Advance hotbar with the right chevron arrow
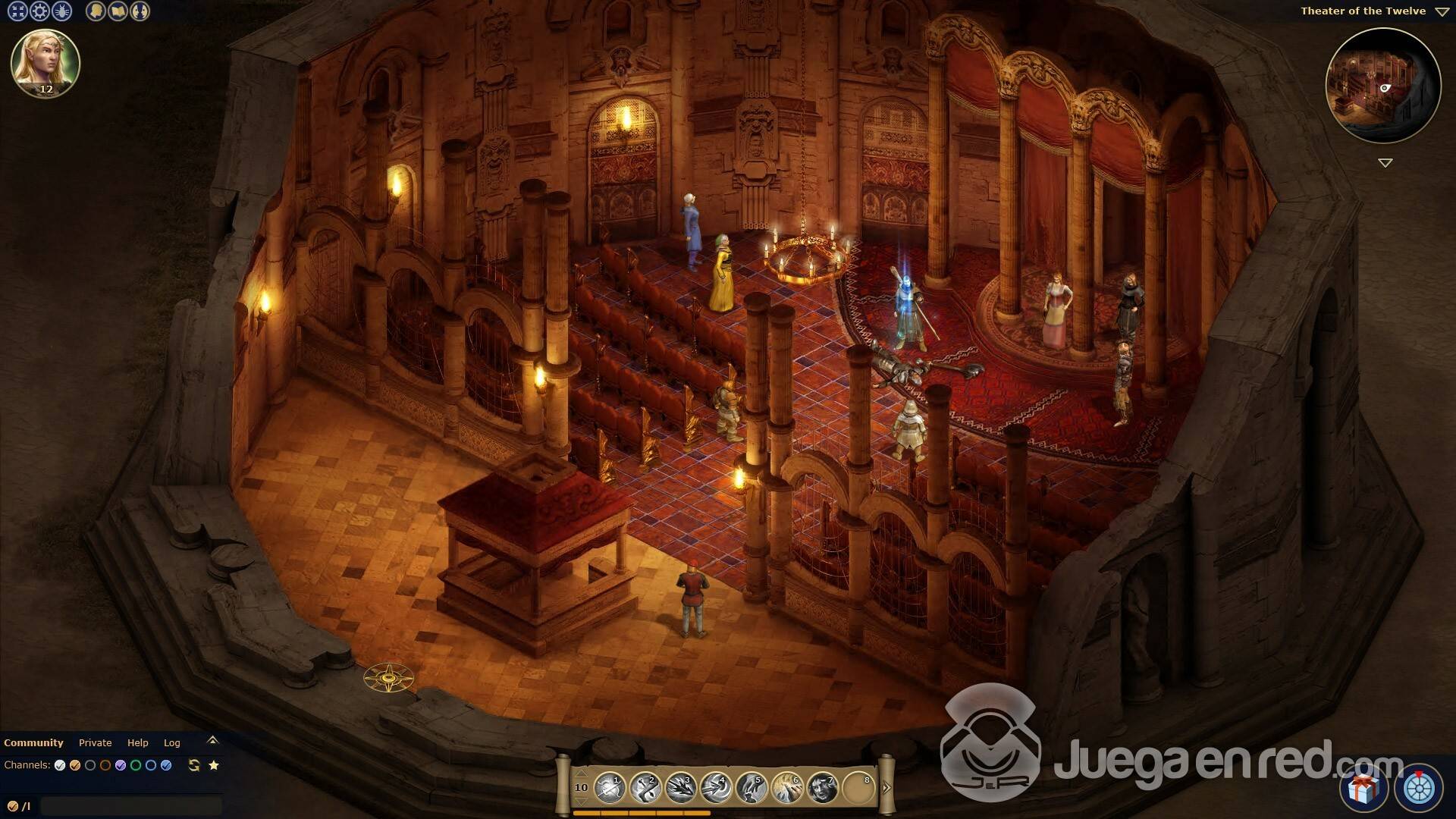This screenshot has height=819, width=1456. pyautogui.click(x=886, y=788)
